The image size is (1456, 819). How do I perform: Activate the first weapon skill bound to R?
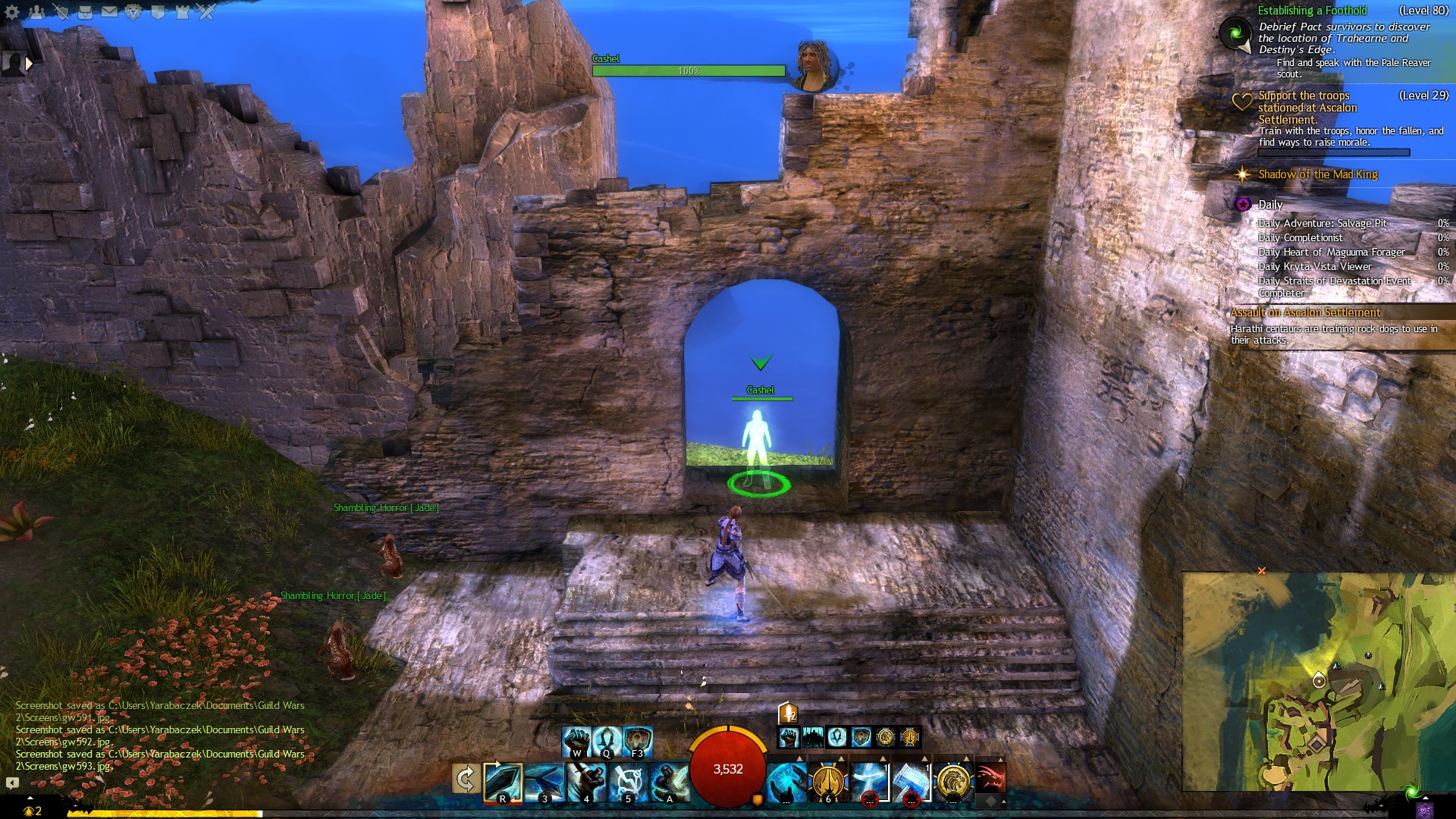tap(503, 782)
